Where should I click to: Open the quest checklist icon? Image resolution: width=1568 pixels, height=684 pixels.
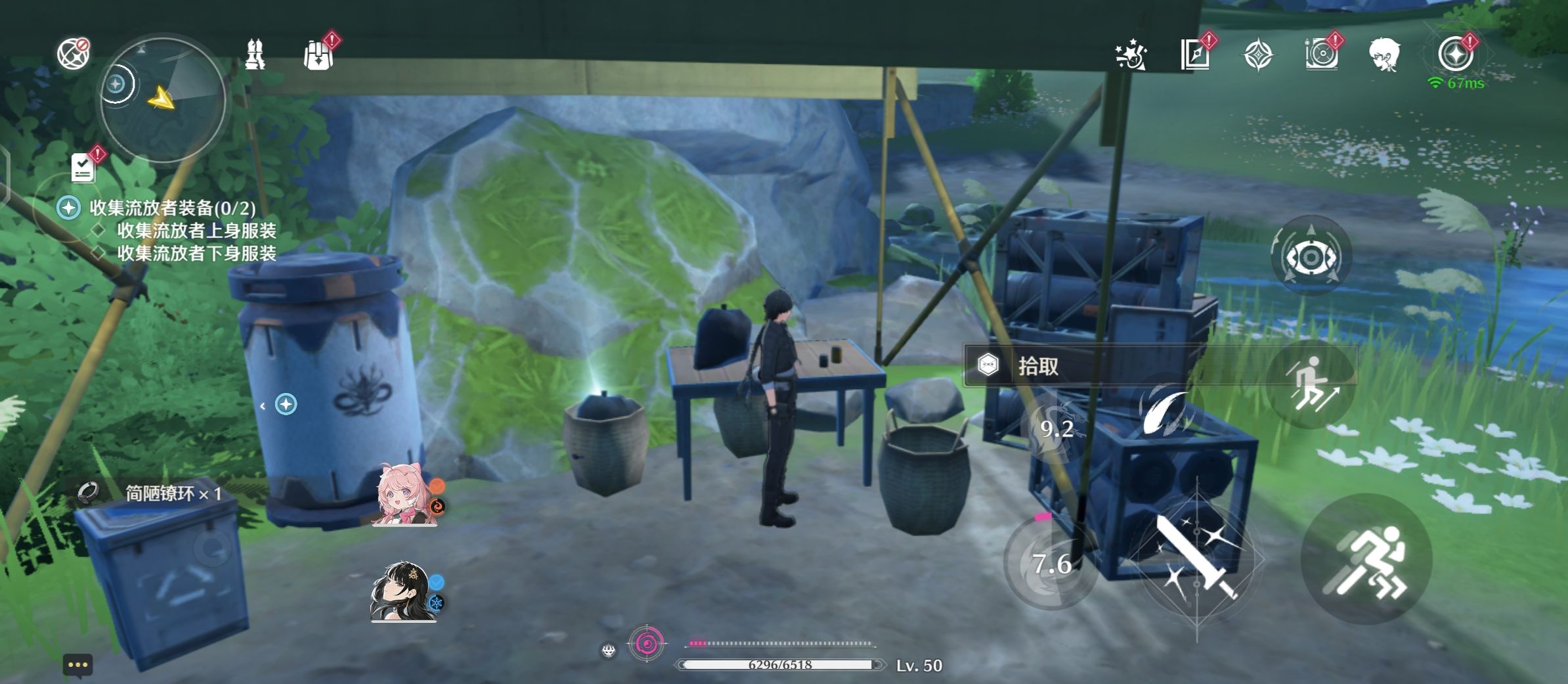(83, 167)
